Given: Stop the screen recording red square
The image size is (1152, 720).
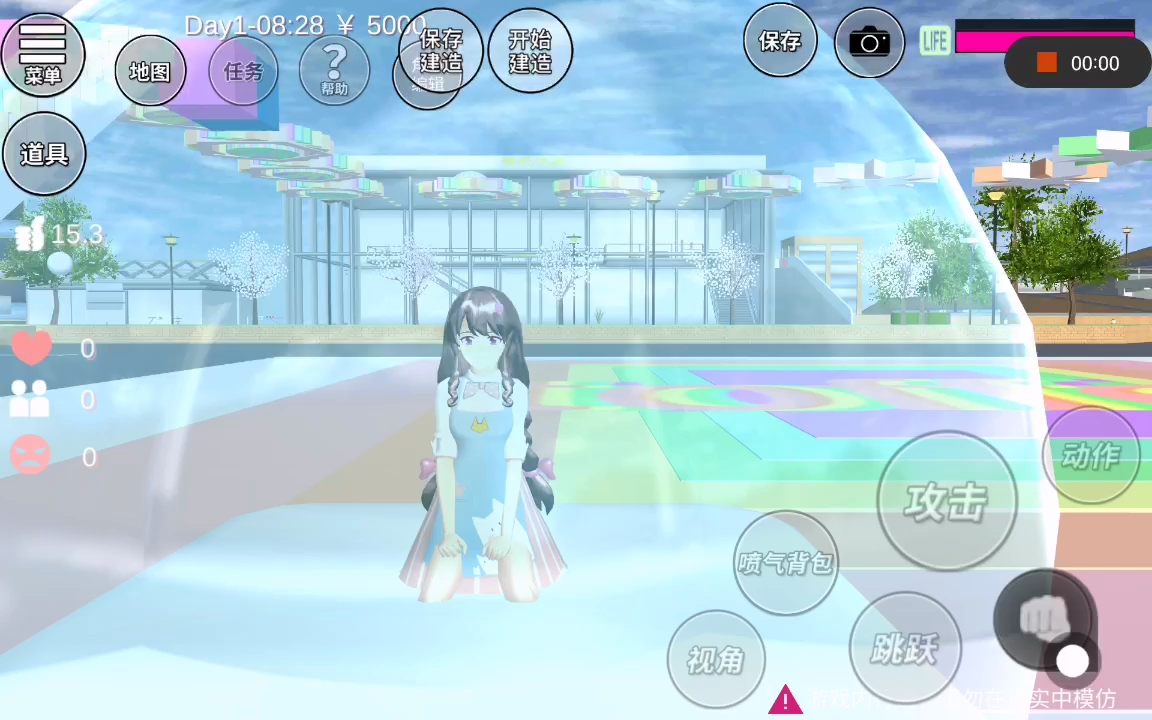Looking at the screenshot, I should coord(1047,63).
